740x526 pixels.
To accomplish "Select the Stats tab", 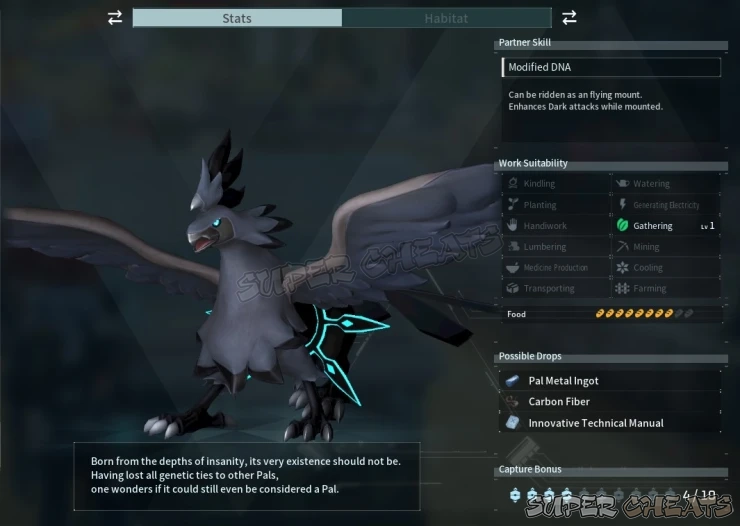I will tap(237, 18).
